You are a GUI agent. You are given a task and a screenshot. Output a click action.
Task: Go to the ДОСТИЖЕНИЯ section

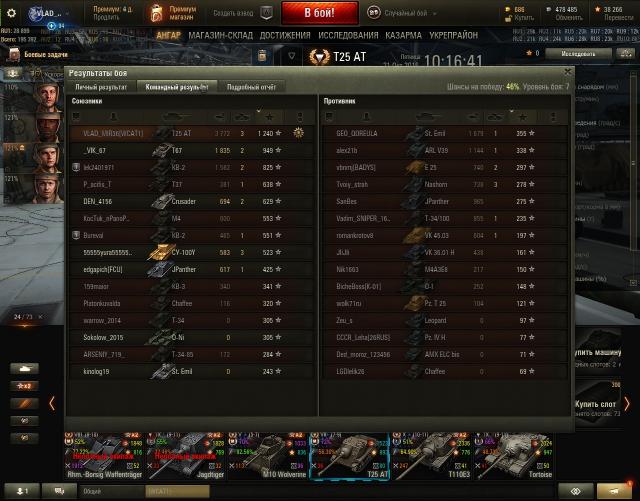tap(285, 35)
